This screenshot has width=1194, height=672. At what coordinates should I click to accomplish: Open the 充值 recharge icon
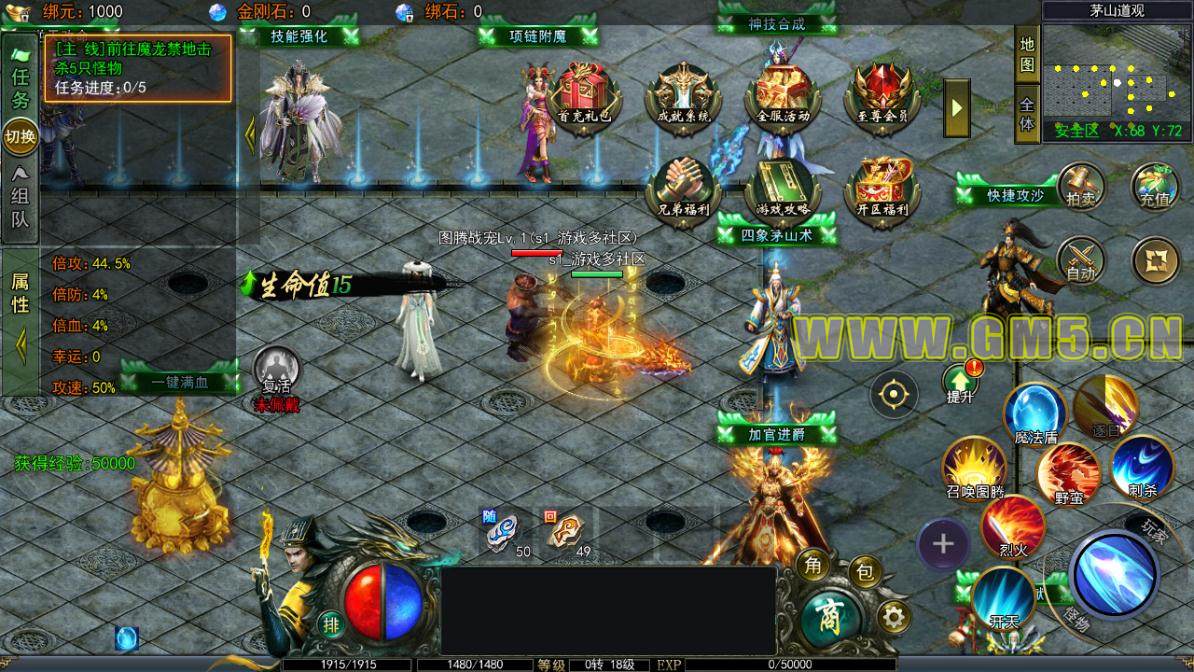click(x=1155, y=187)
